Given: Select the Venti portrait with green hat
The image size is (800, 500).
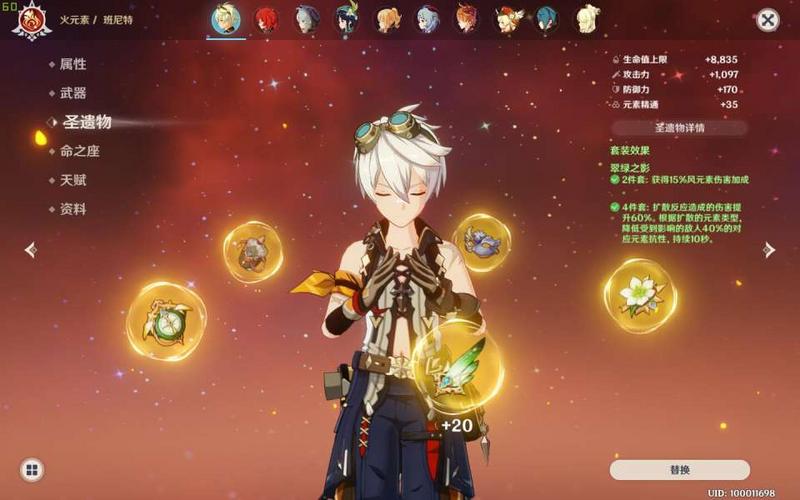Looking at the screenshot, I should click(347, 20).
